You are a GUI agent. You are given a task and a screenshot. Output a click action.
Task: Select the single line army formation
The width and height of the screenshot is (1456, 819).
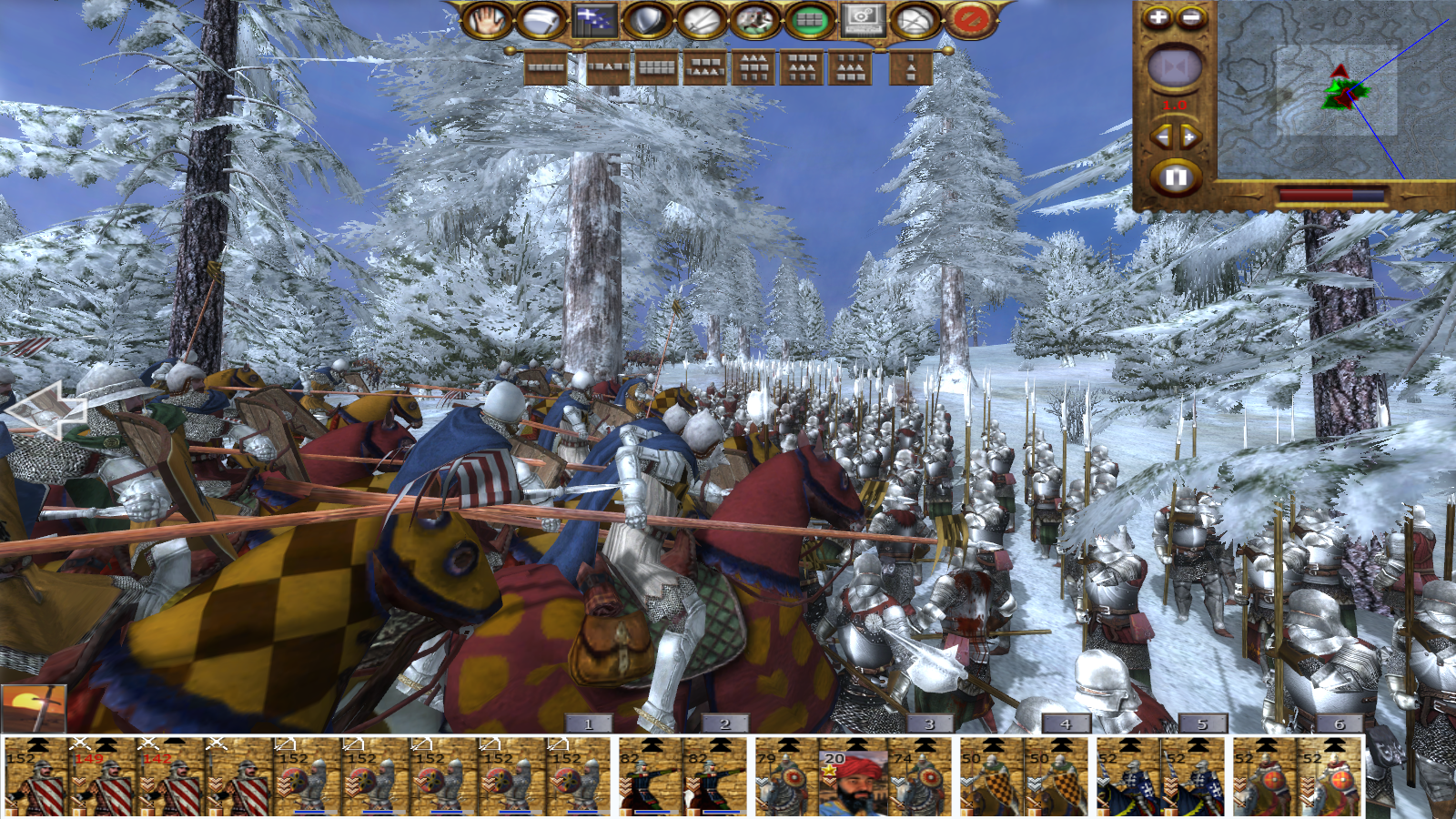(546, 67)
